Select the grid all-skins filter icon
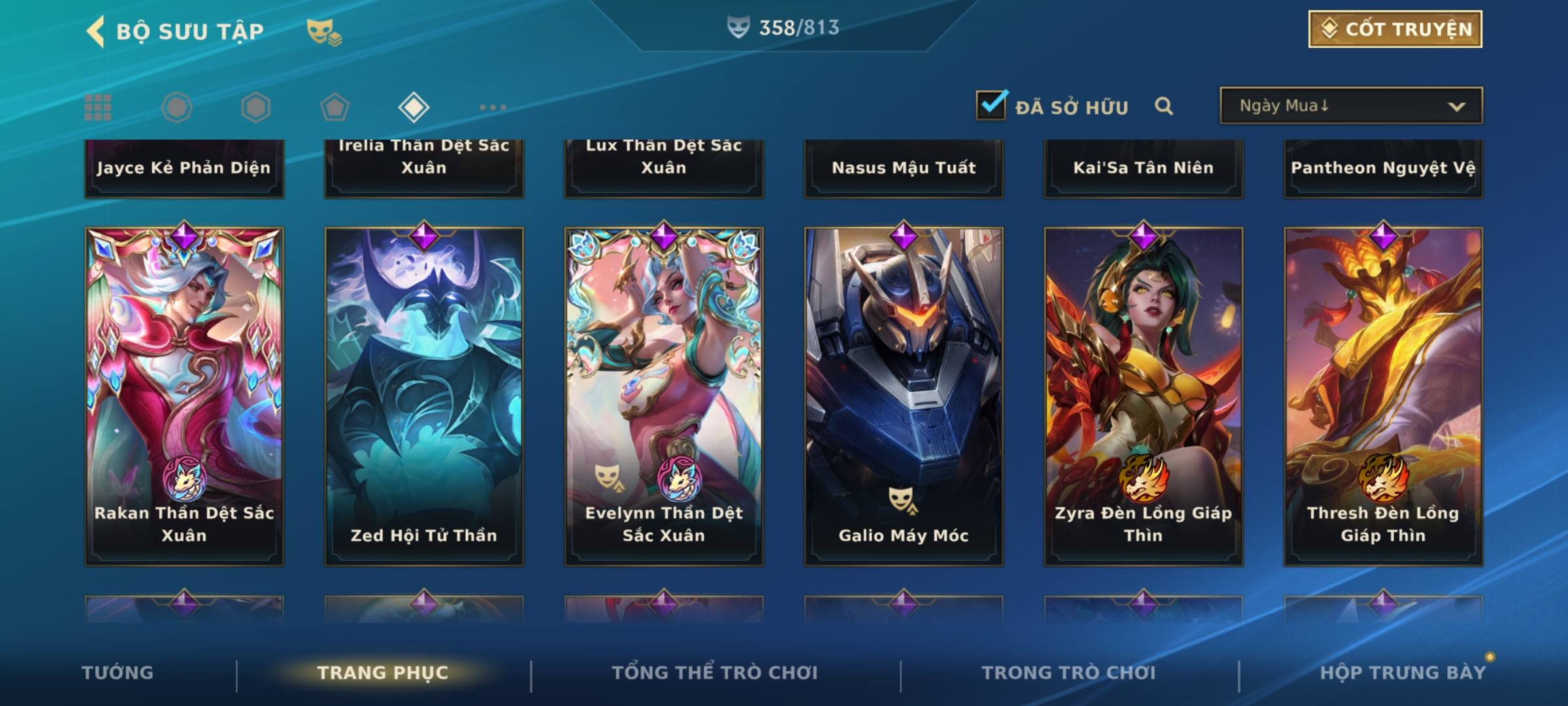The image size is (1568, 706). (x=98, y=107)
